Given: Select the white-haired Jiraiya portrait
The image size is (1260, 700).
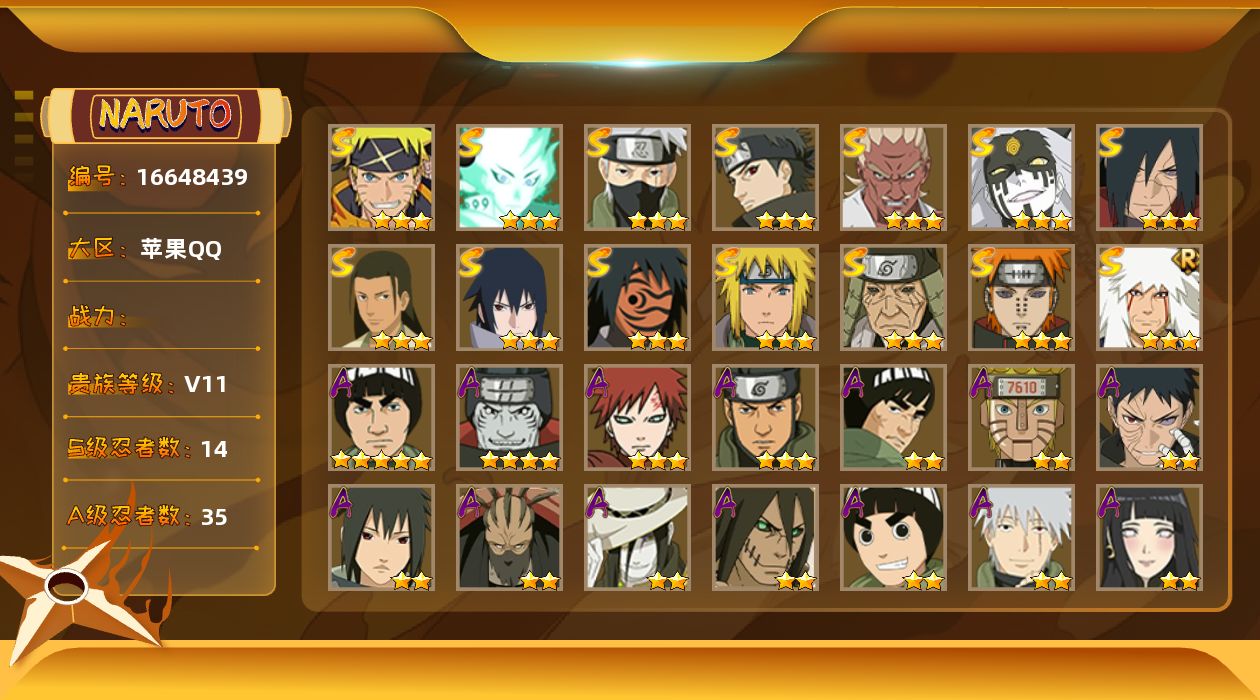Looking at the screenshot, I should point(1149,298).
